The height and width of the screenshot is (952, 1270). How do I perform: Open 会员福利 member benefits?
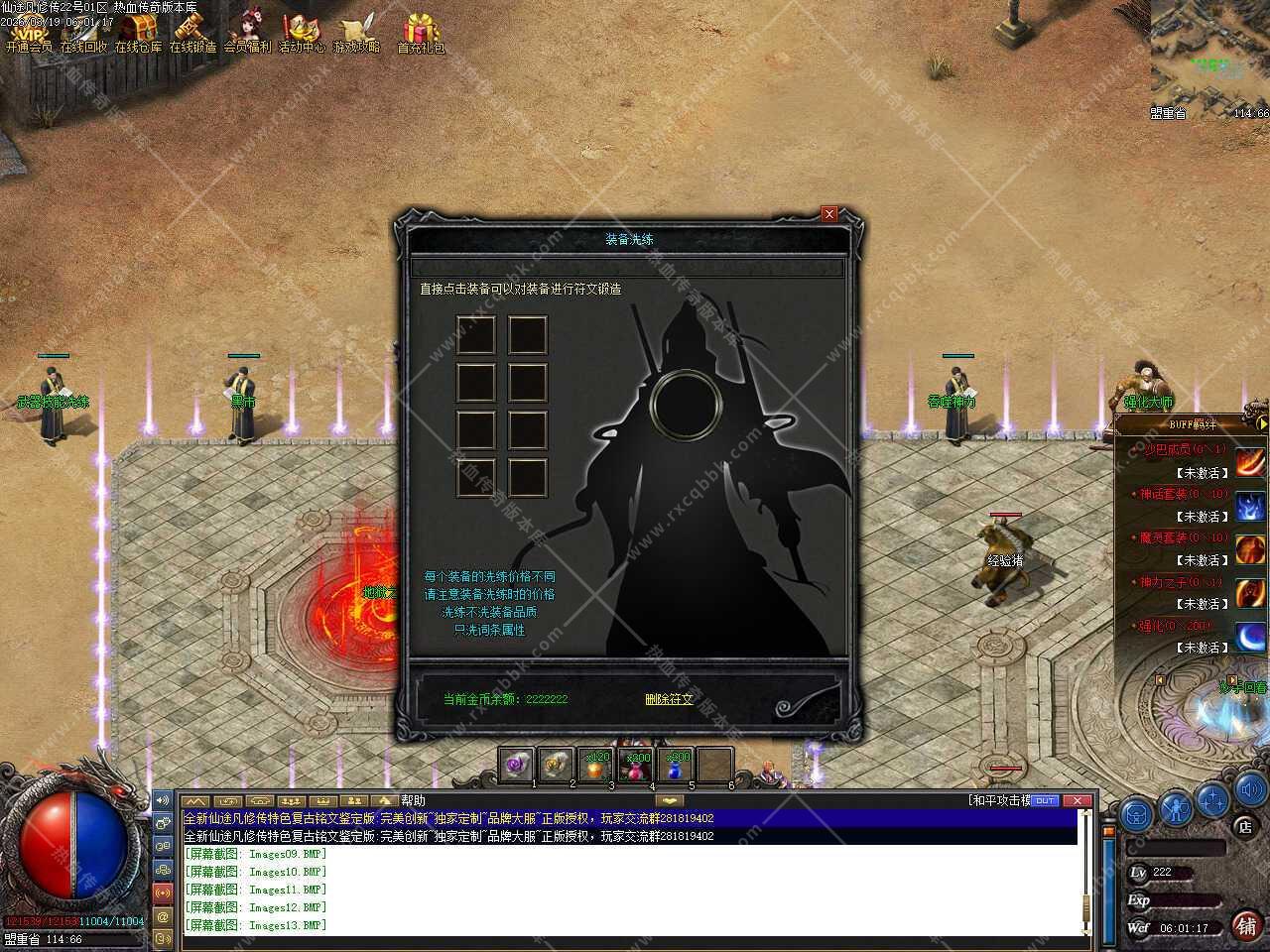click(x=247, y=33)
